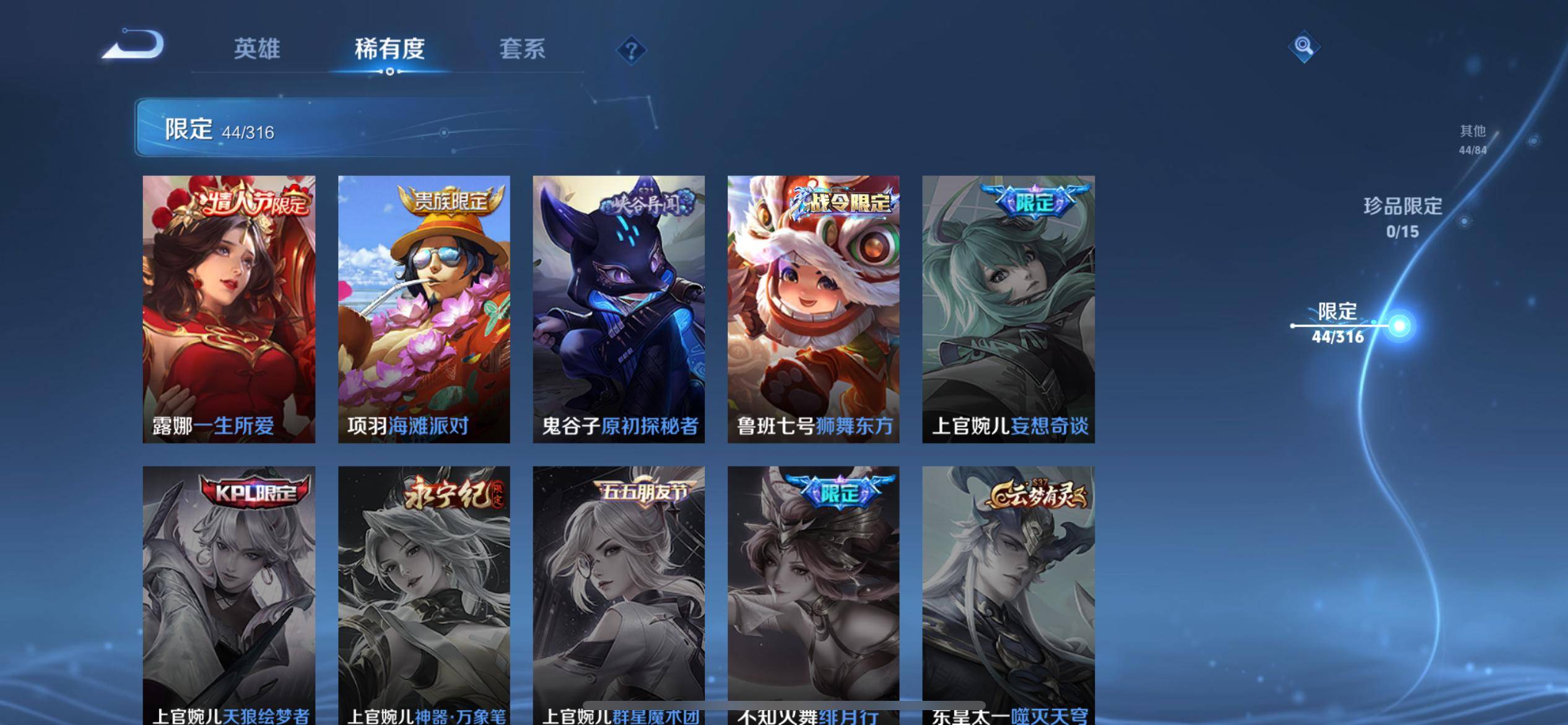Select the 露娜 一生所爱 skin card
The height and width of the screenshot is (725, 1568).
click(x=229, y=309)
